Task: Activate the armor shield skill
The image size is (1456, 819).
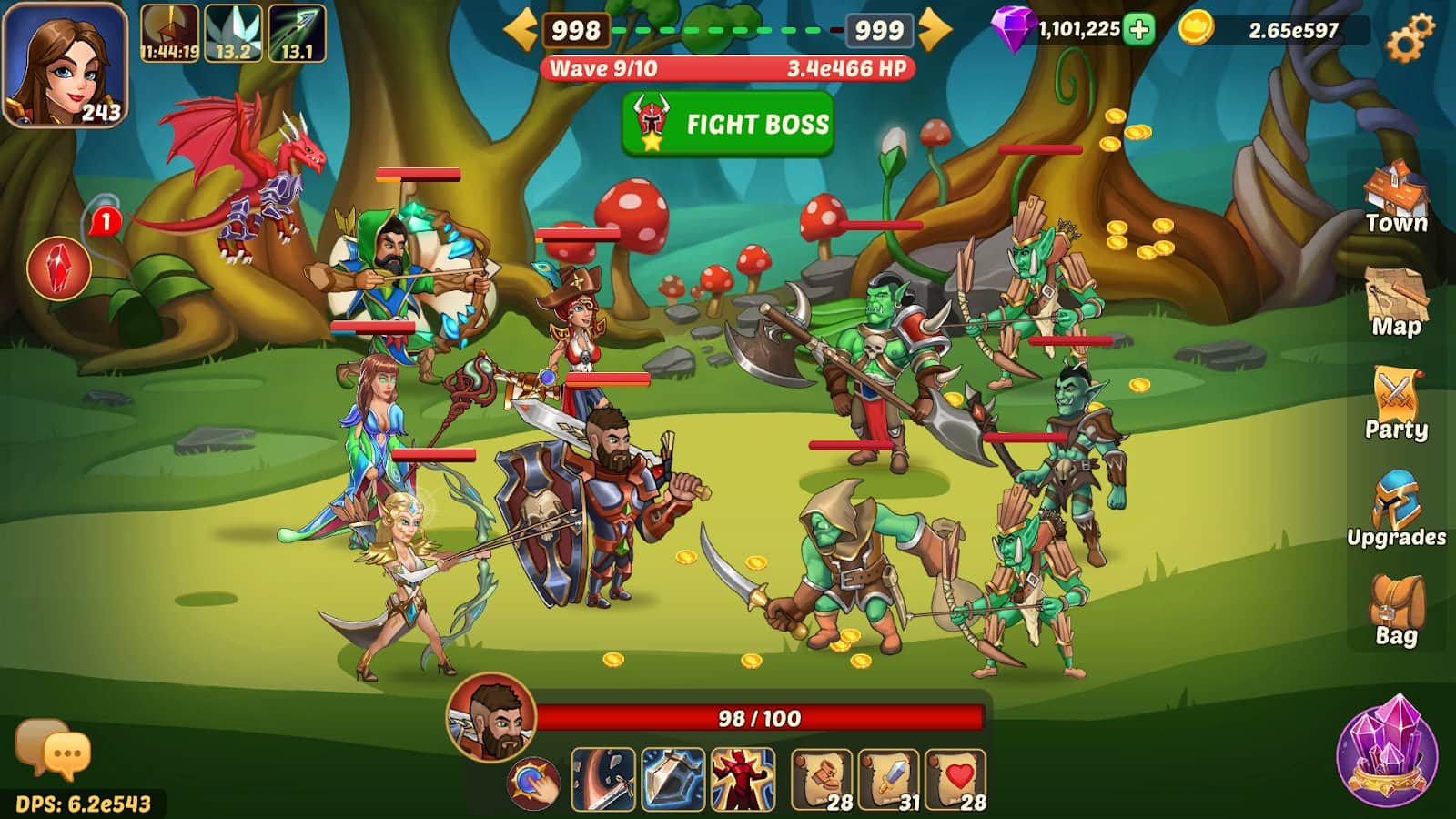Action: pos(672,779)
